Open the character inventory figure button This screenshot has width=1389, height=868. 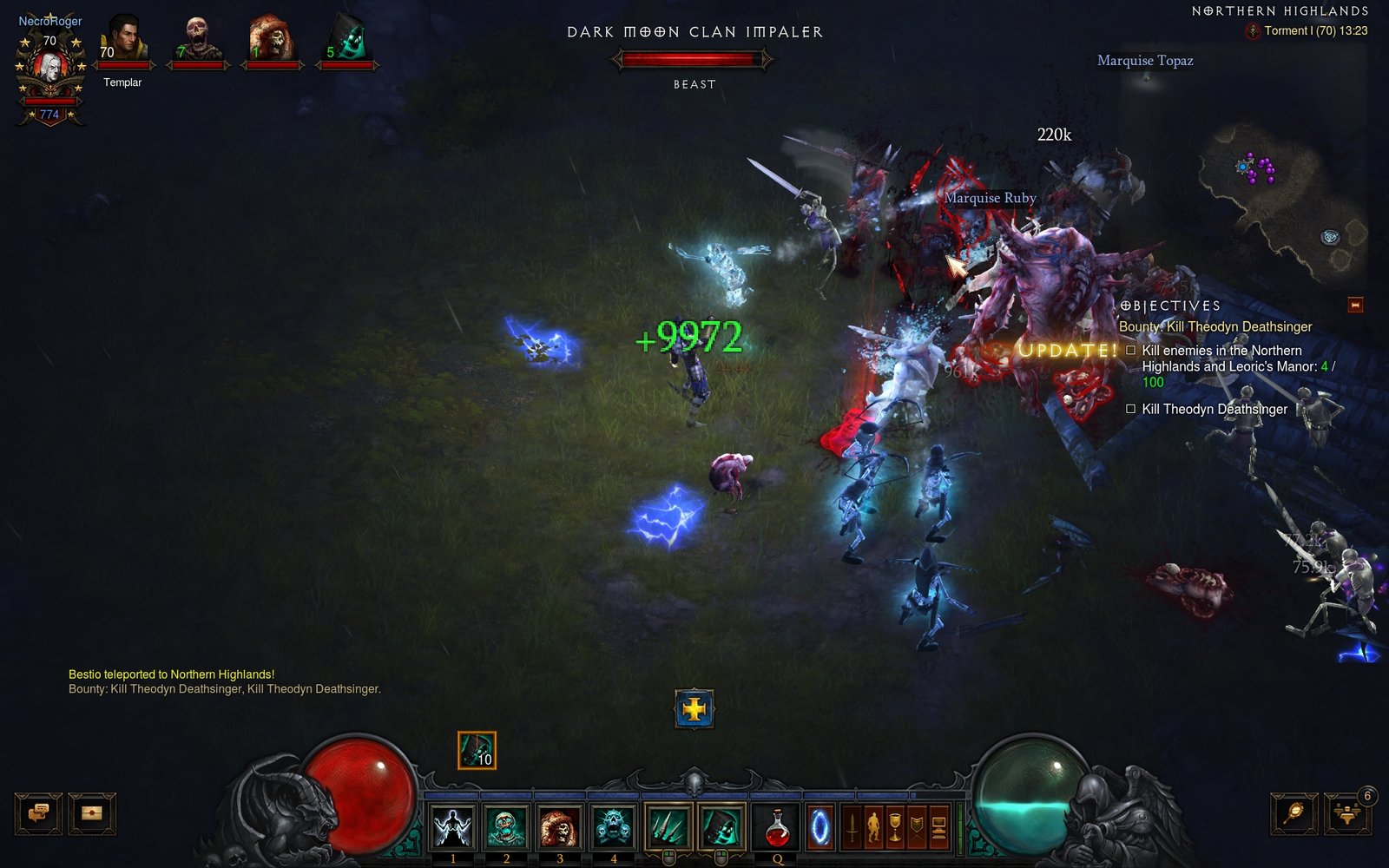pyautogui.click(x=873, y=827)
